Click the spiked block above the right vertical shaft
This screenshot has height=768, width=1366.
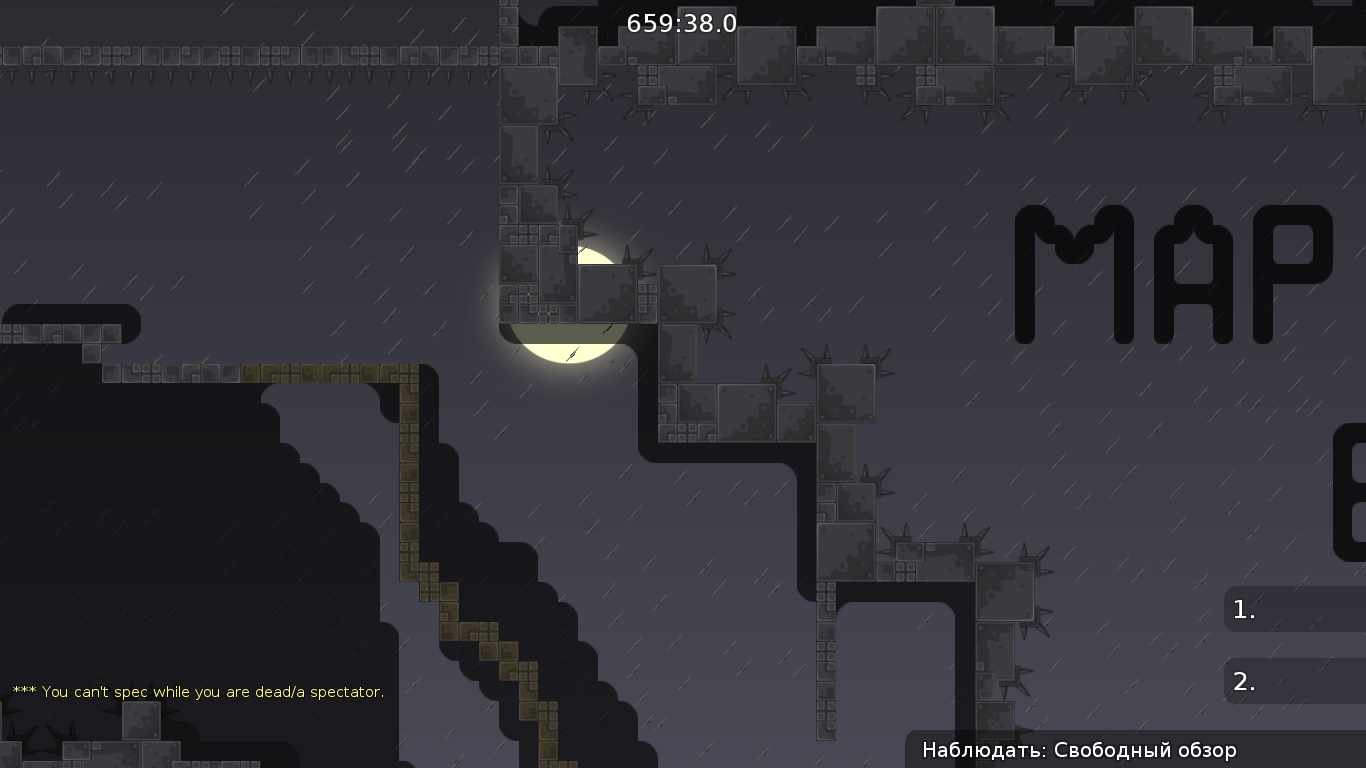pos(845,390)
